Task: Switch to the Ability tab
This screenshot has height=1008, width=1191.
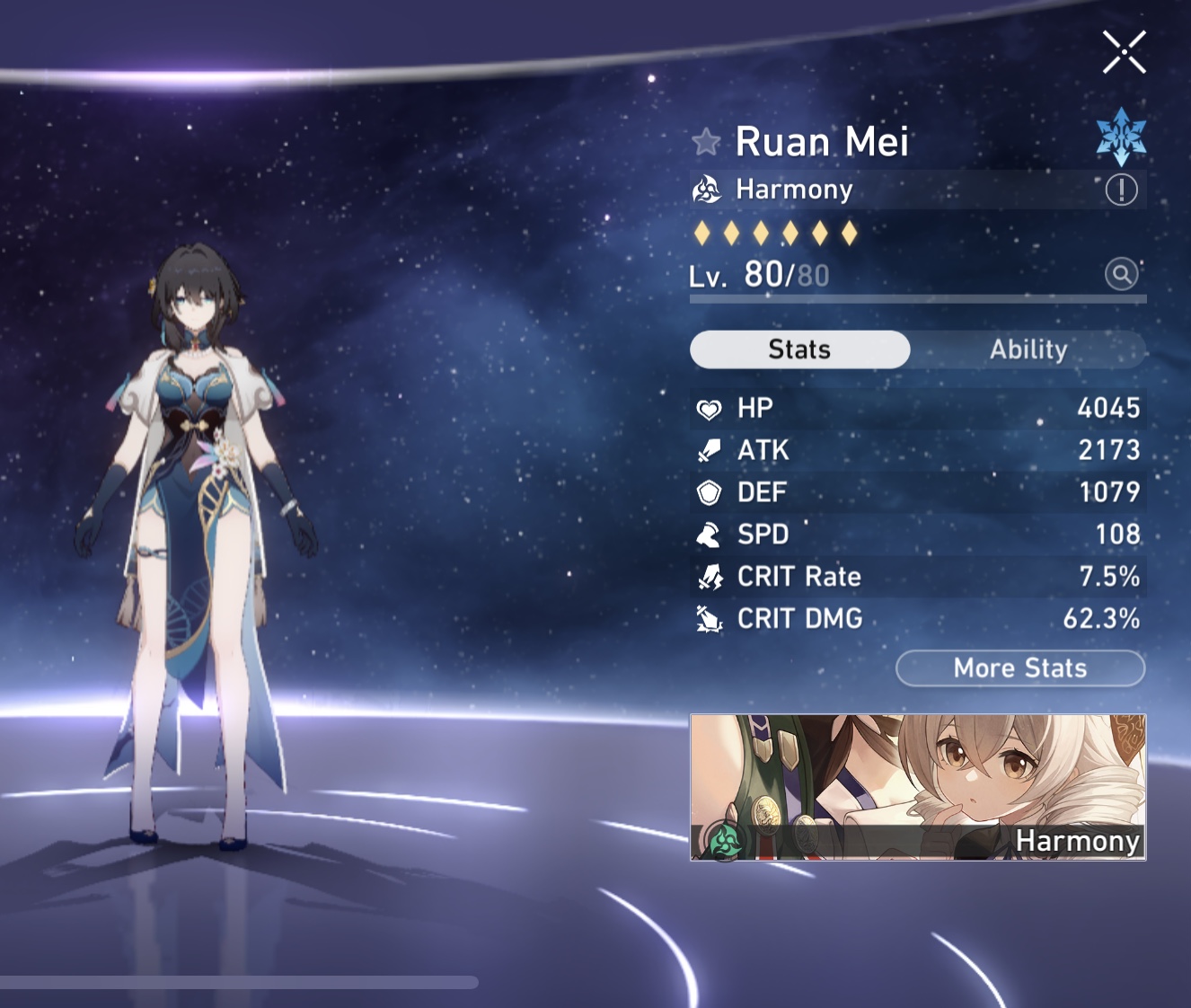Action: coord(1028,349)
